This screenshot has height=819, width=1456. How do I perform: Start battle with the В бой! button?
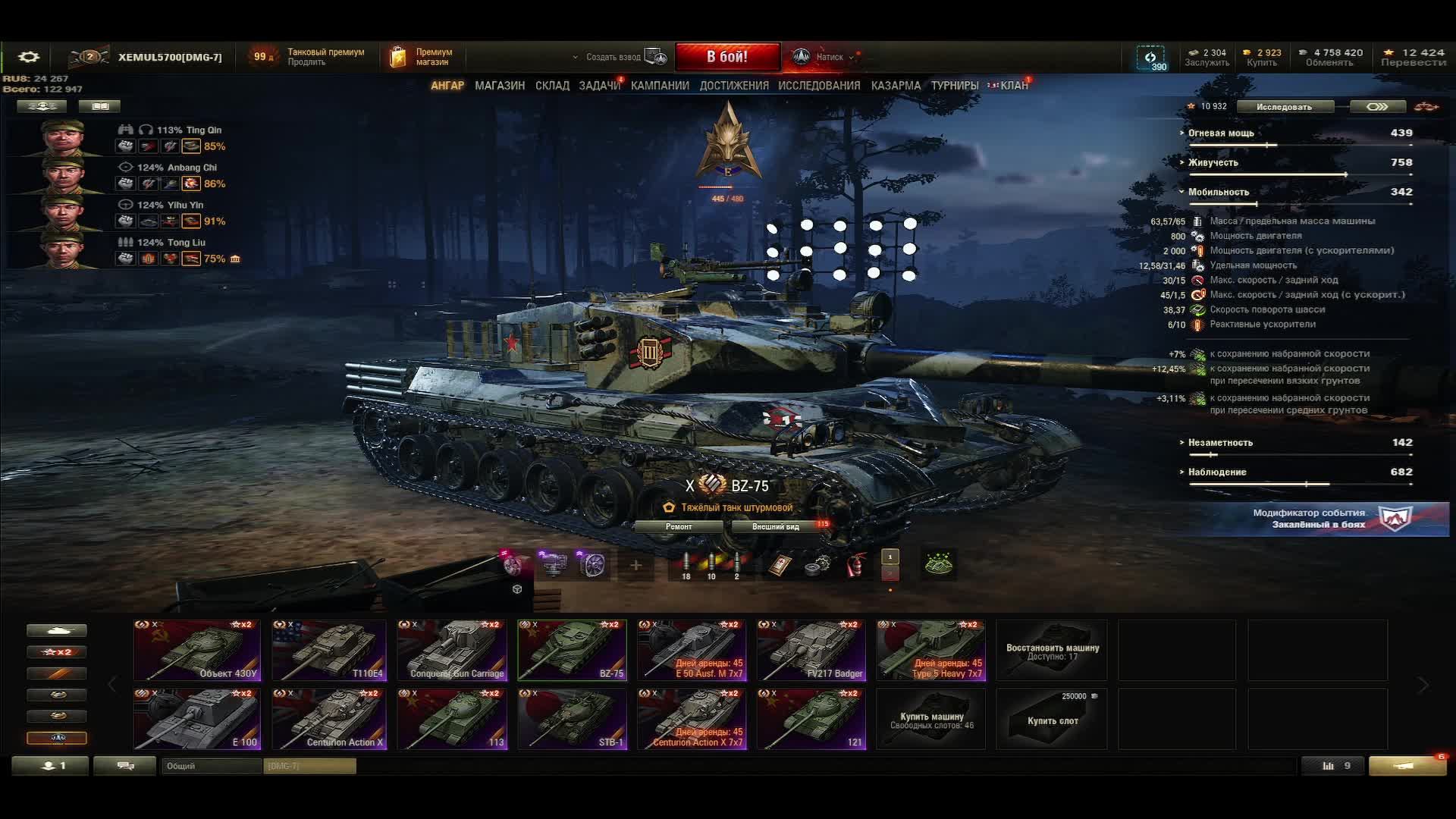[726, 57]
